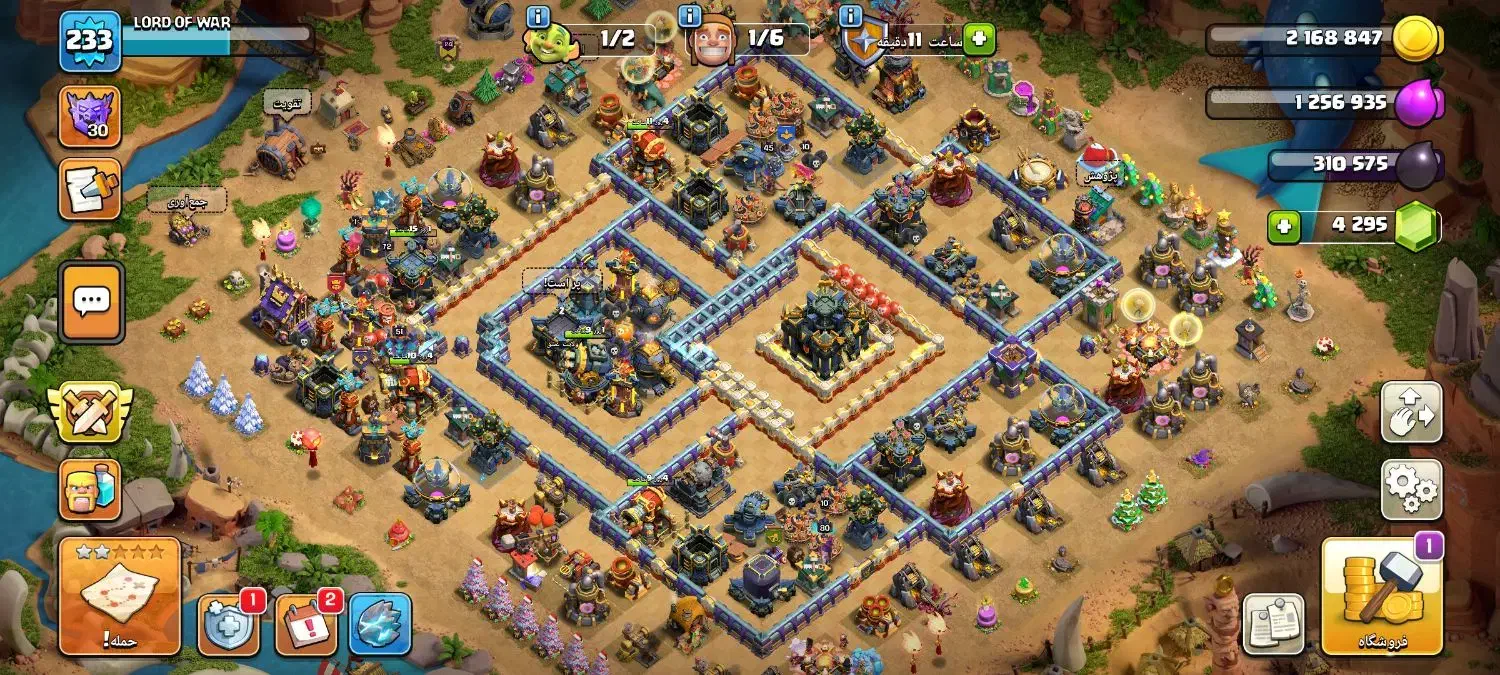Viewport: 1500px width, 675px height.
Task: Open the scroll and hammer button
Action: 90,188
